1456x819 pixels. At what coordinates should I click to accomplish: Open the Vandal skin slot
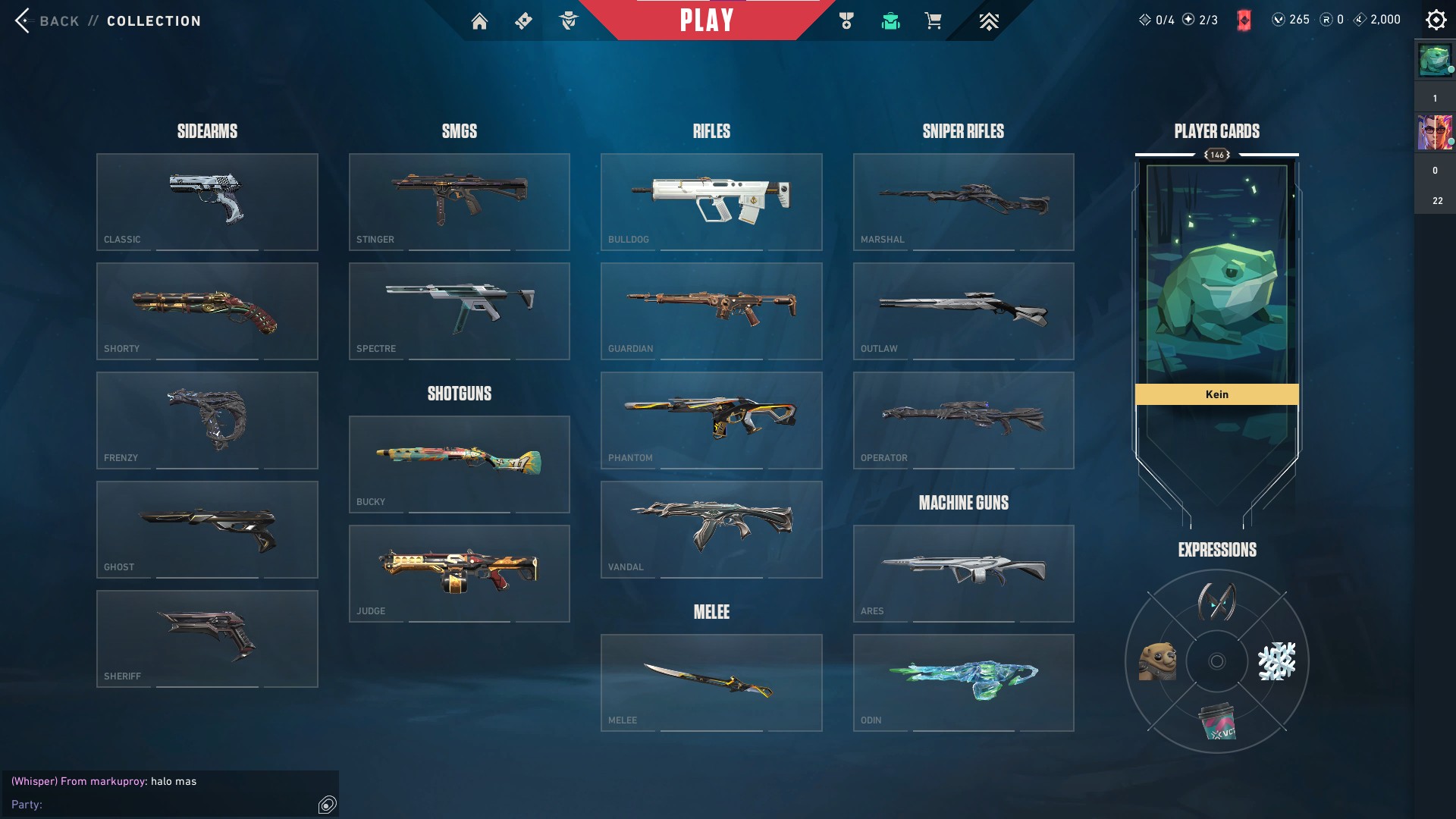(x=711, y=529)
